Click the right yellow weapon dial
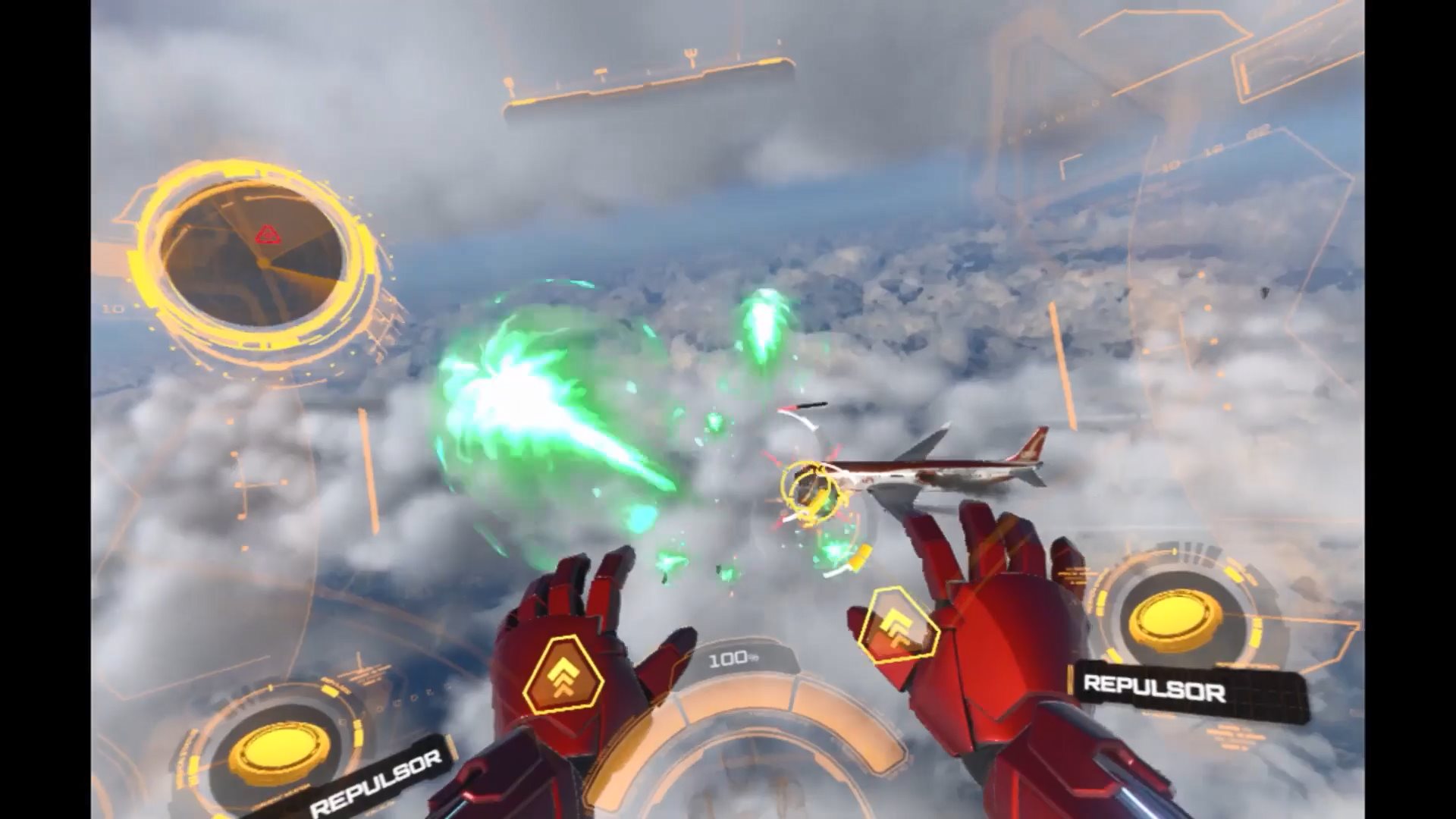This screenshot has width=1456, height=819. coord(1175,620)
